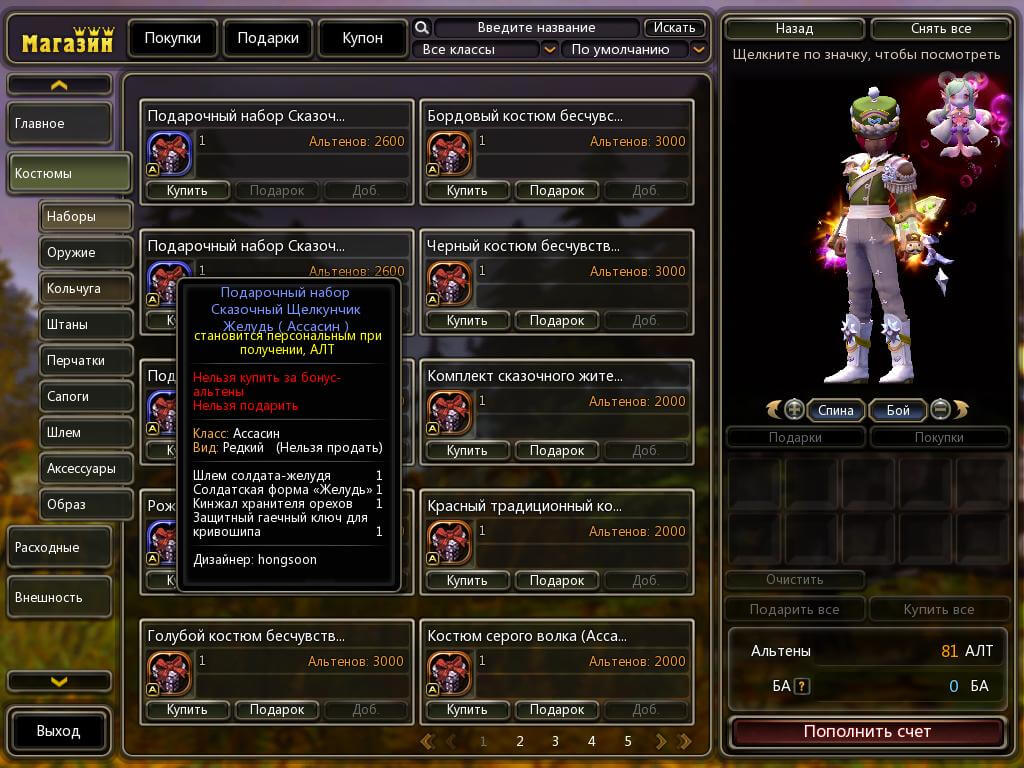Image resolution: width=1024 pixels, height=768 pixels.
Task: Click the Пополнить счет button
Action: (x=867, y=732)
